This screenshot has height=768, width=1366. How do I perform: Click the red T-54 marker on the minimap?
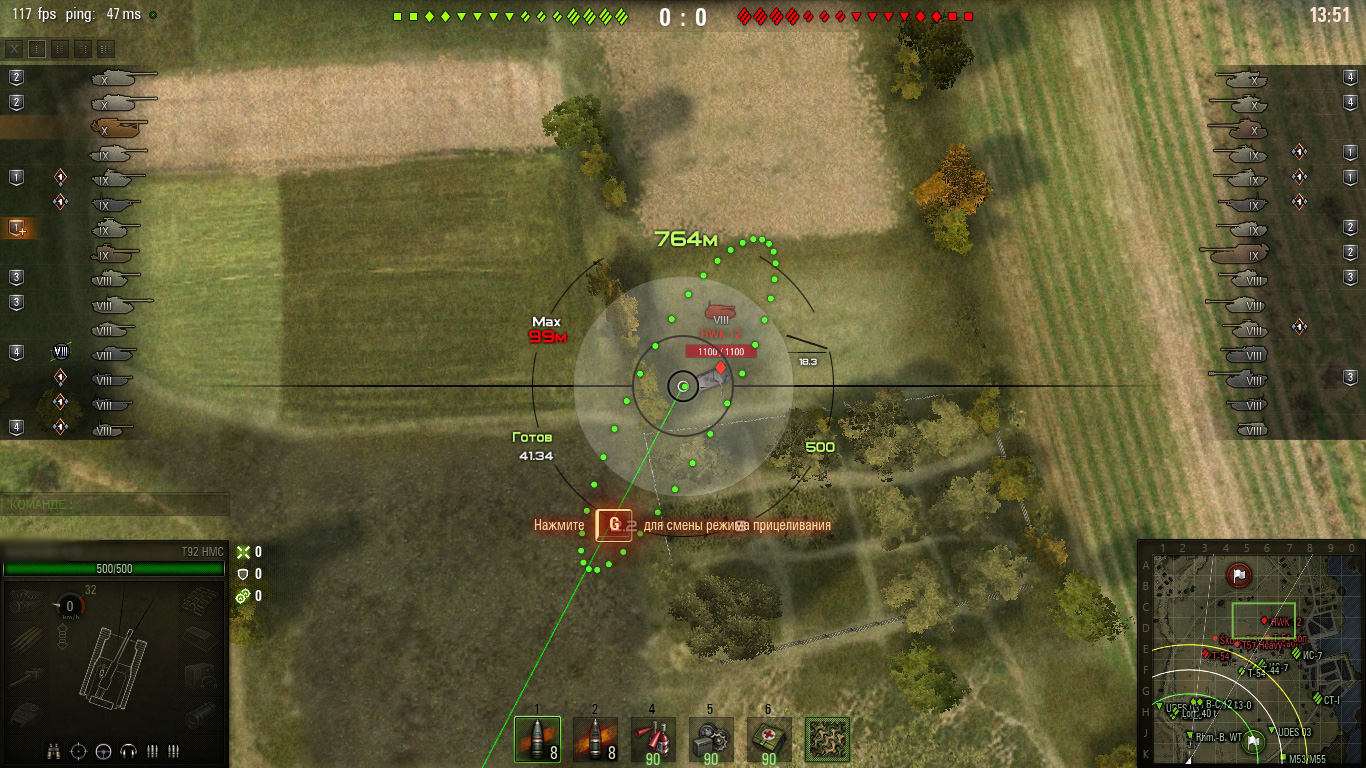tap(1206, 653)
